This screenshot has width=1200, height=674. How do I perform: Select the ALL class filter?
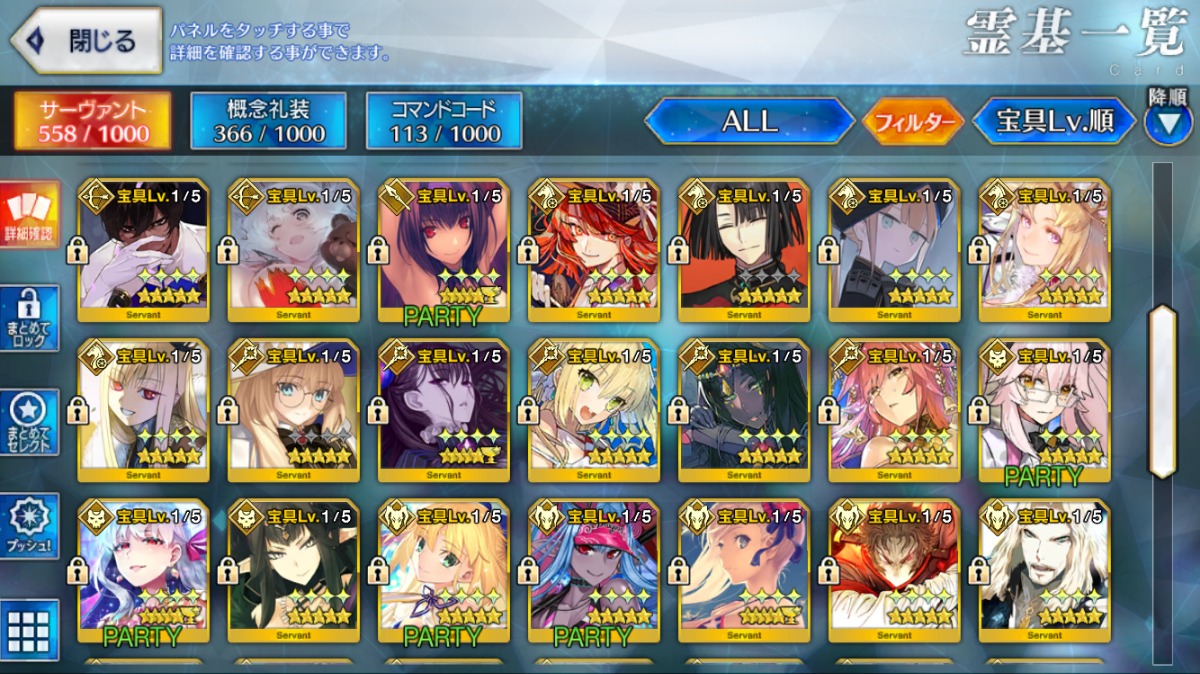[x=749, y=121]
